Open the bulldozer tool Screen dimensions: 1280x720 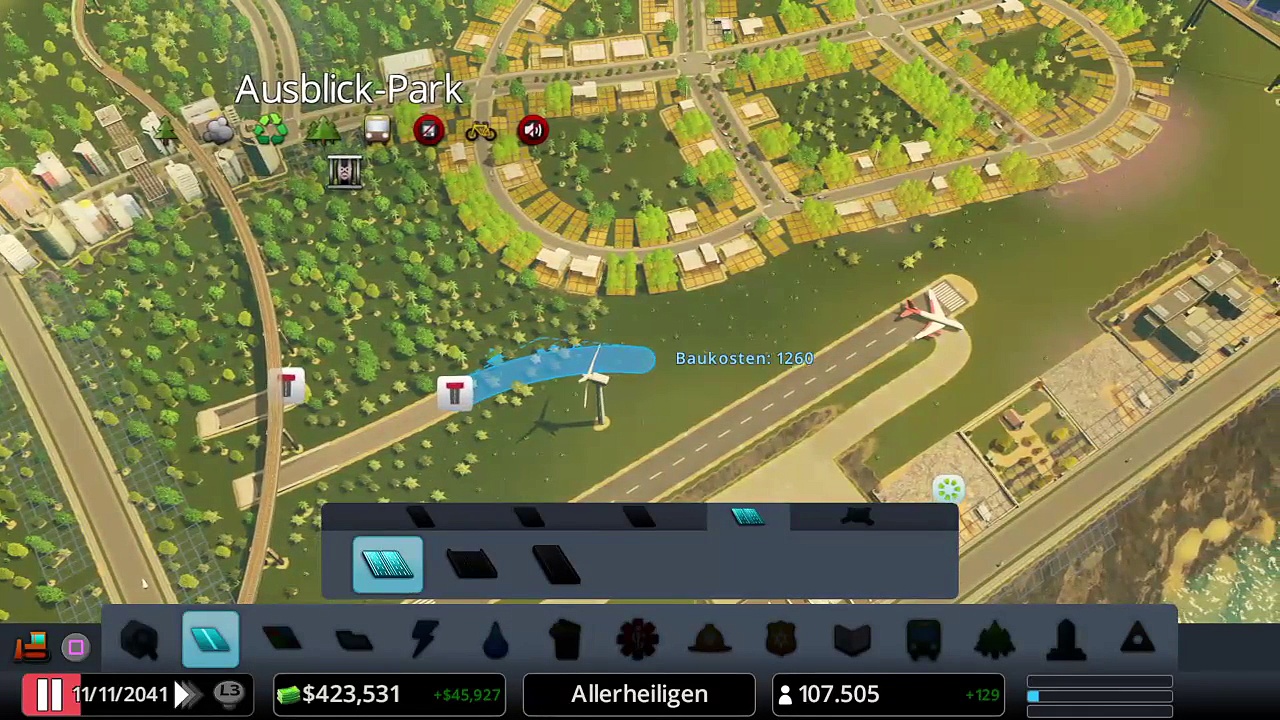pyautogui.click(x=31, y=645)
